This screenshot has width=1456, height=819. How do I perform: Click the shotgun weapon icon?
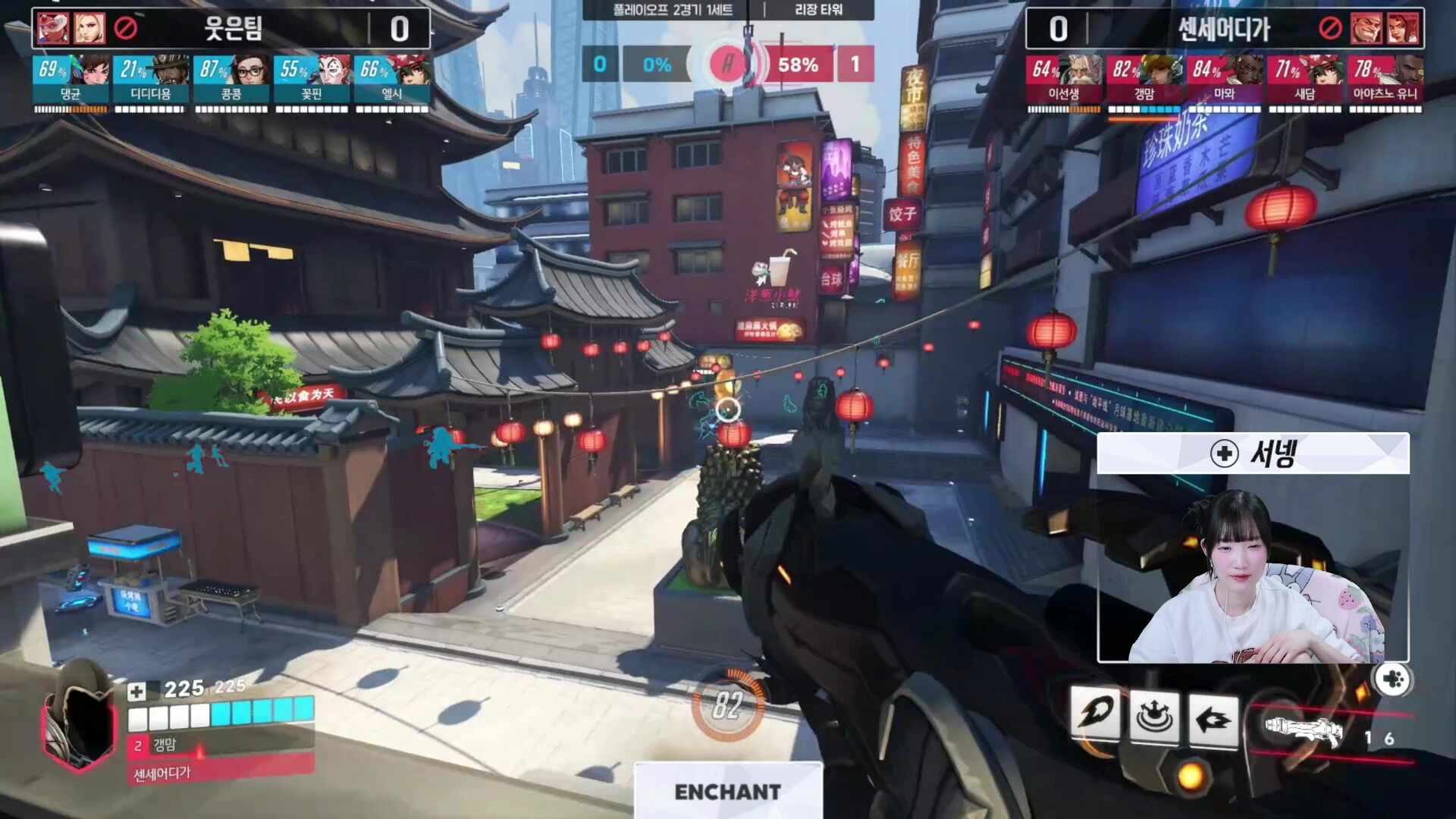[x=1304, y=730]
